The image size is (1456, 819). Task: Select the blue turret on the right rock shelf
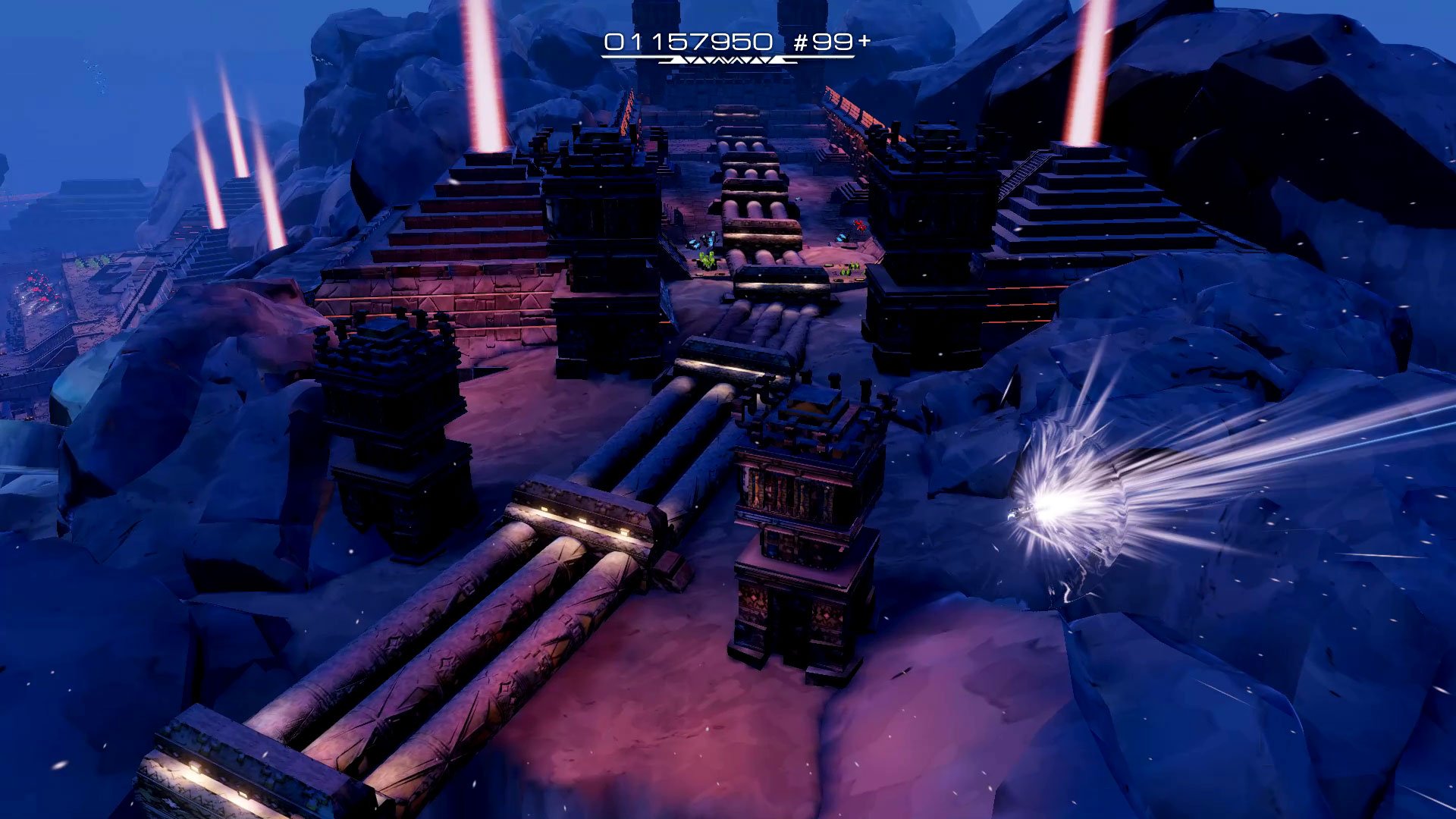tap(842, 237)
